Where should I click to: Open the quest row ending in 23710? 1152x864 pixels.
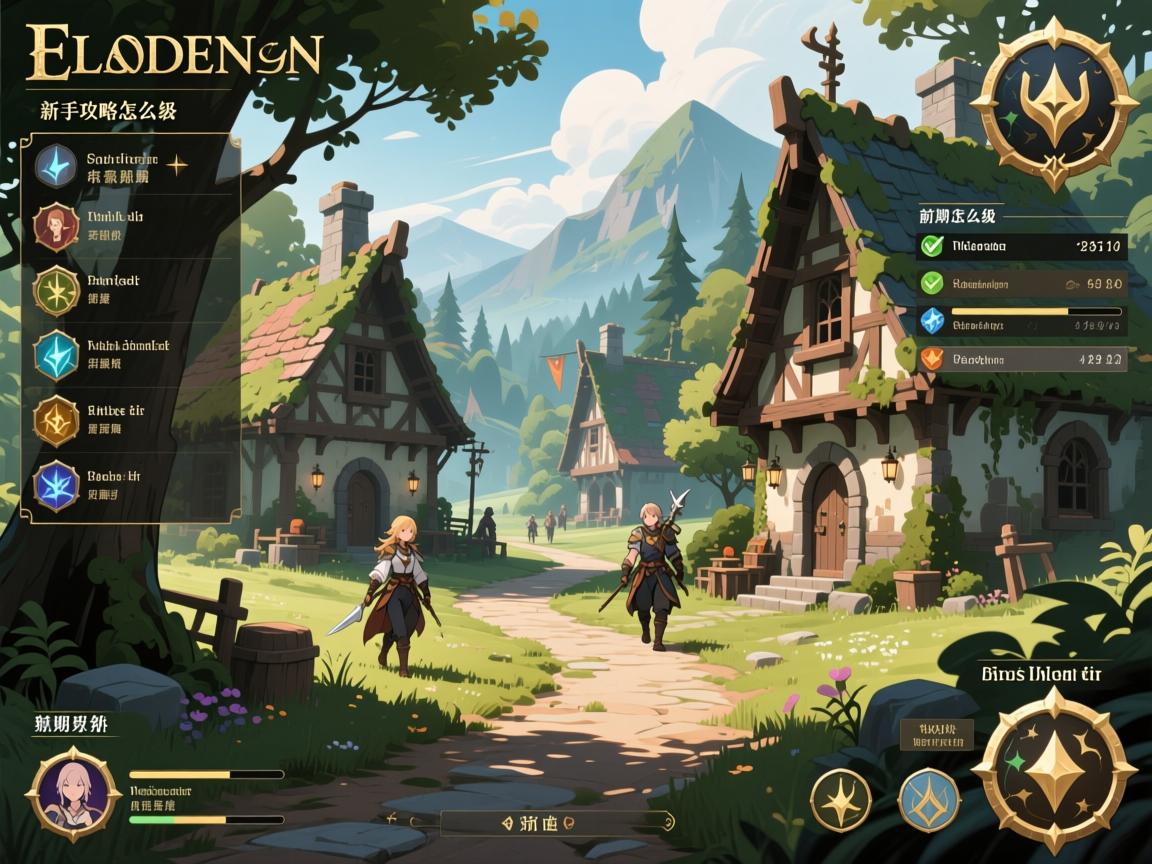point(1021,246)
